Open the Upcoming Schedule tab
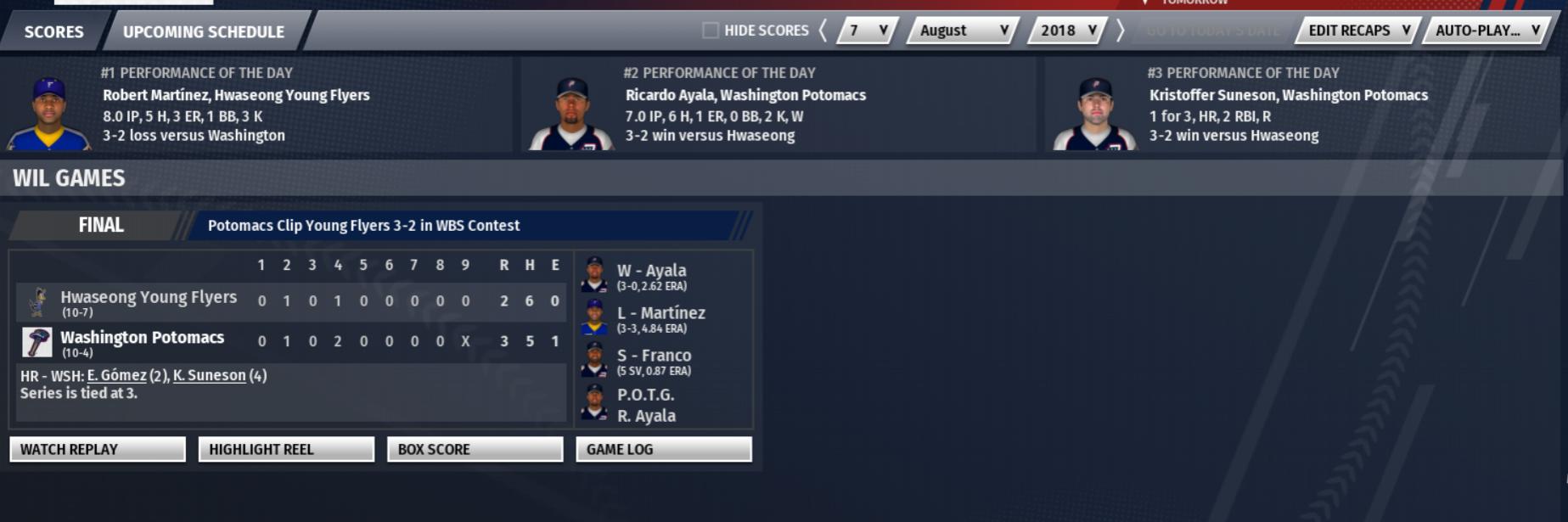This screenshot has height=522, width=1568. tap(204, 31)
